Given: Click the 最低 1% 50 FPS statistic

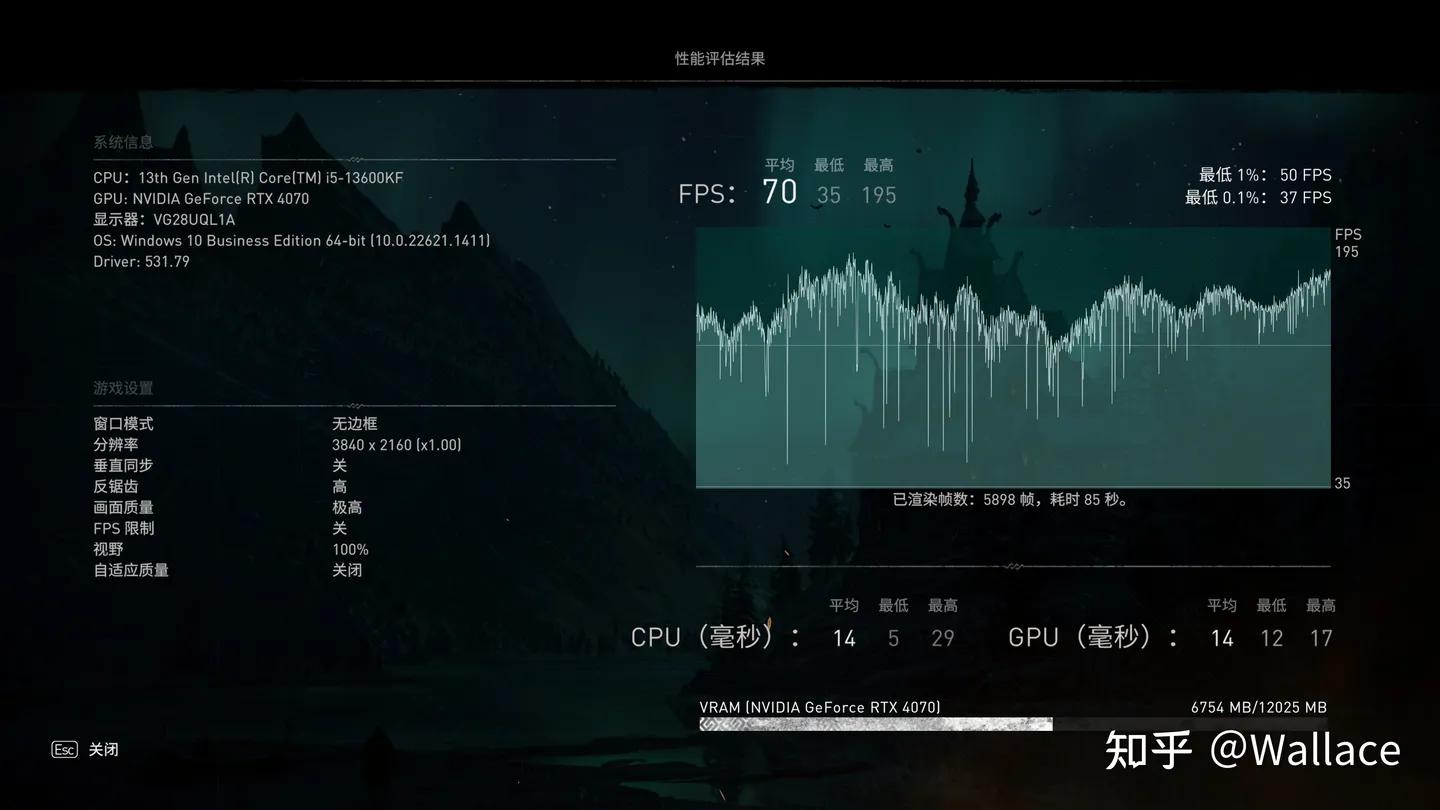Looking at the screenshot, I should tap(1264, 174).
